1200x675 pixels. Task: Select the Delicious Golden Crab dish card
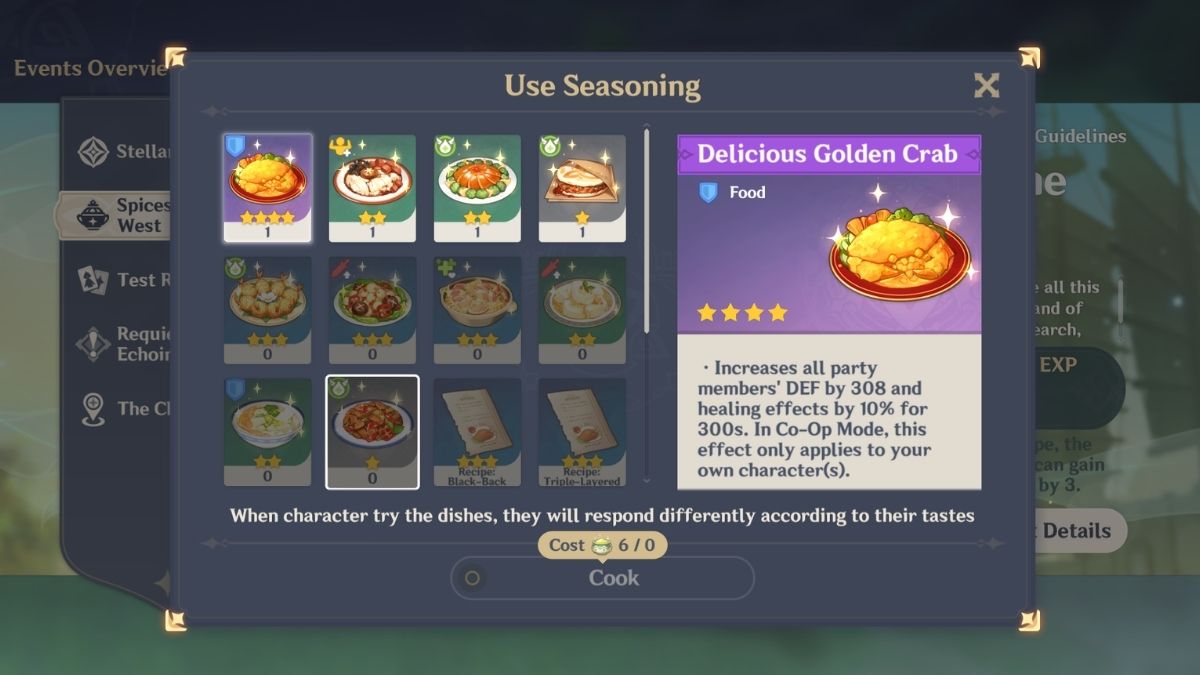pyautogui.click(x=267, y=188)
